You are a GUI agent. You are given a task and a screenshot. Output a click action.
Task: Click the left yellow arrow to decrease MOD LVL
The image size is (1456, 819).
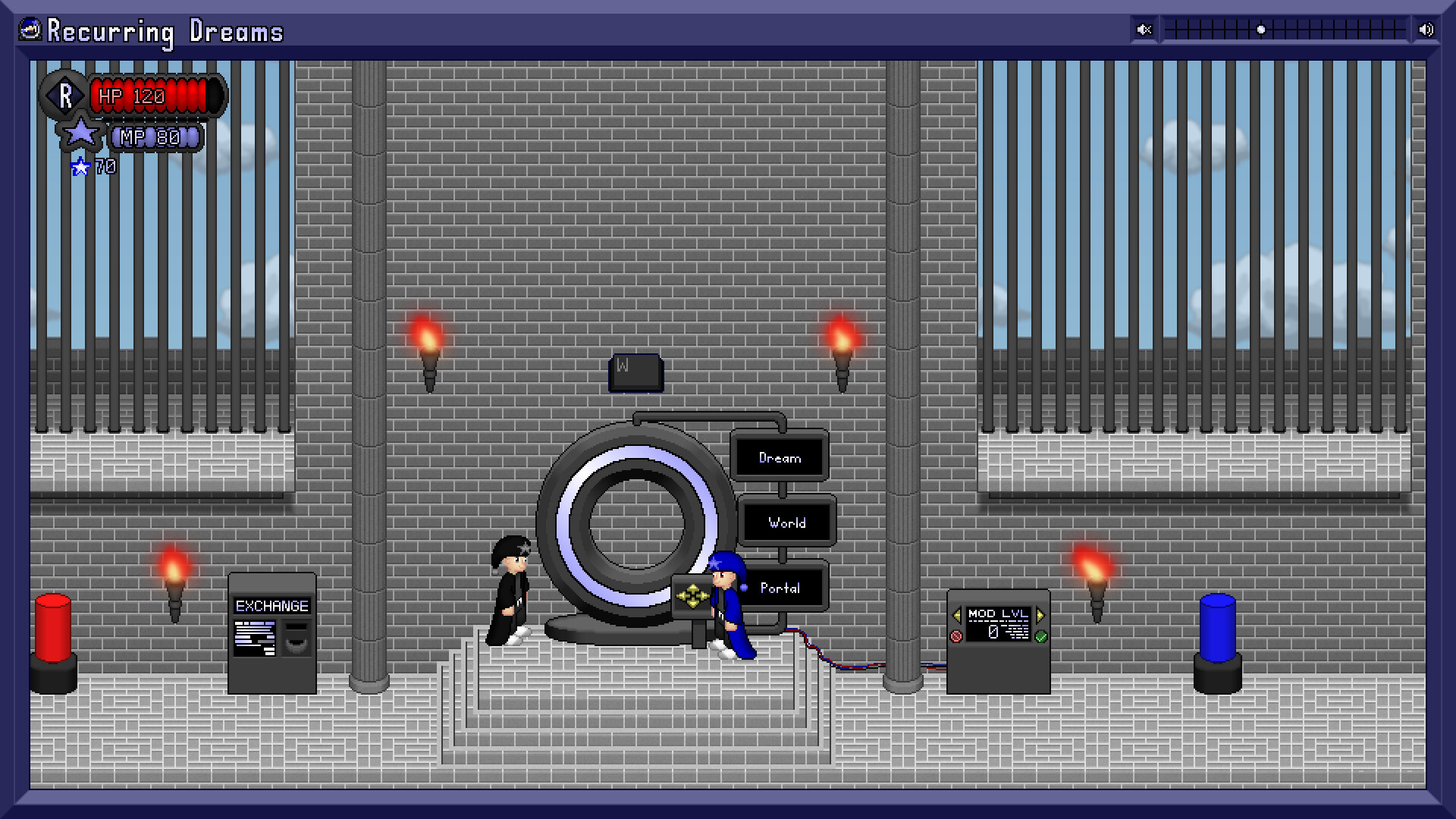[957, 614]
